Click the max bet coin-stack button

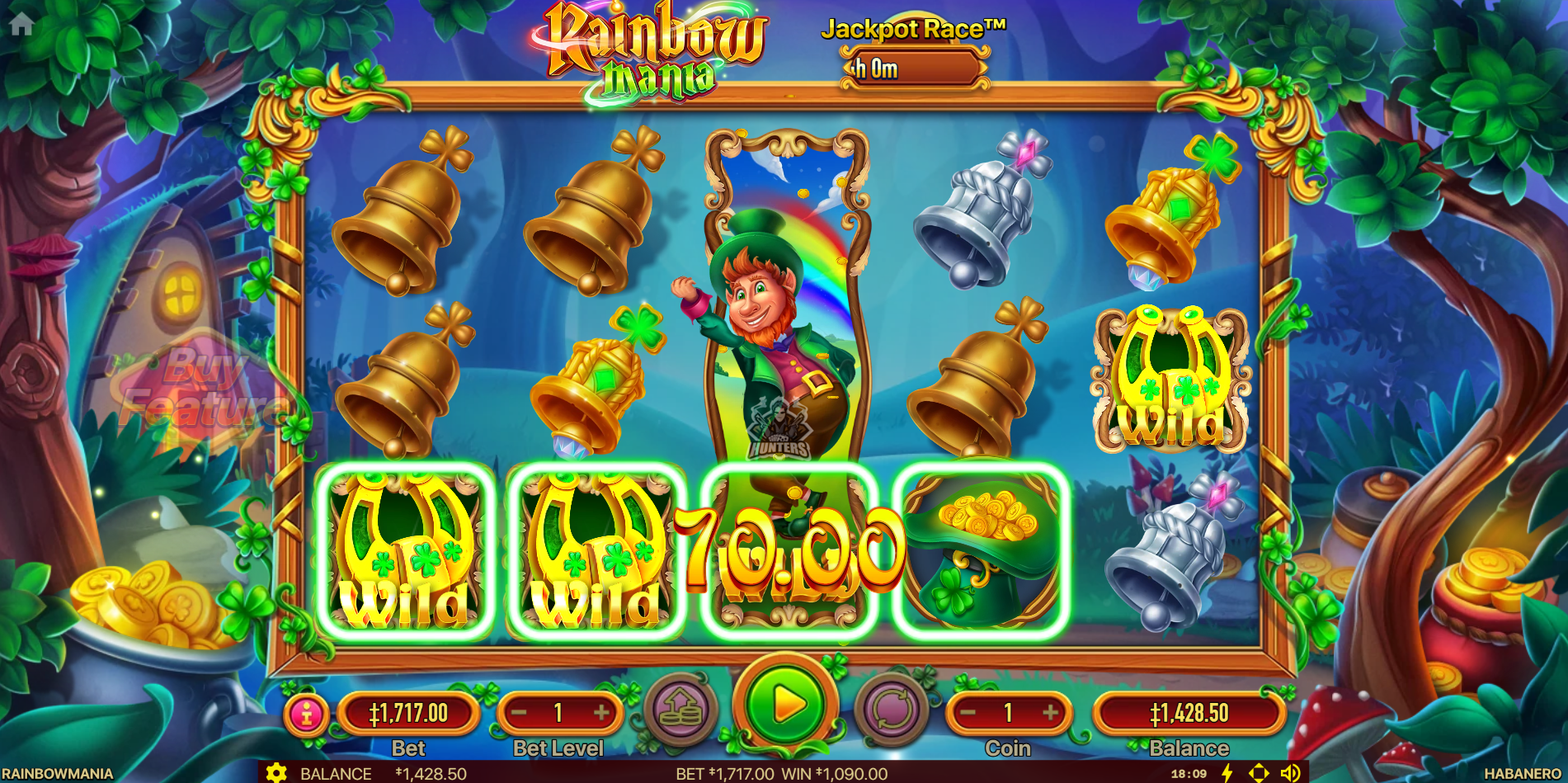coord(680,709)
